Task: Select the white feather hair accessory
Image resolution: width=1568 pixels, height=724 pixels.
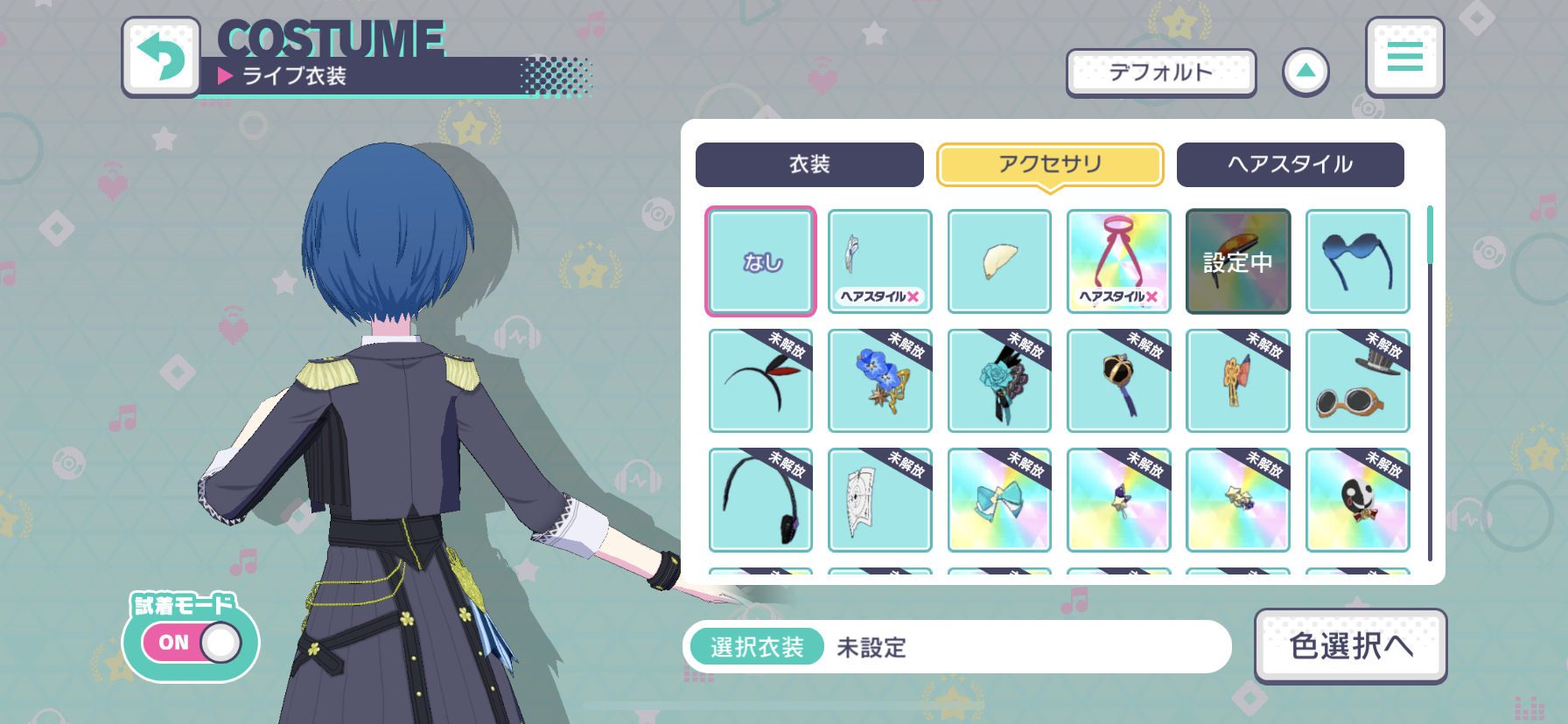Action: (879, 261)
